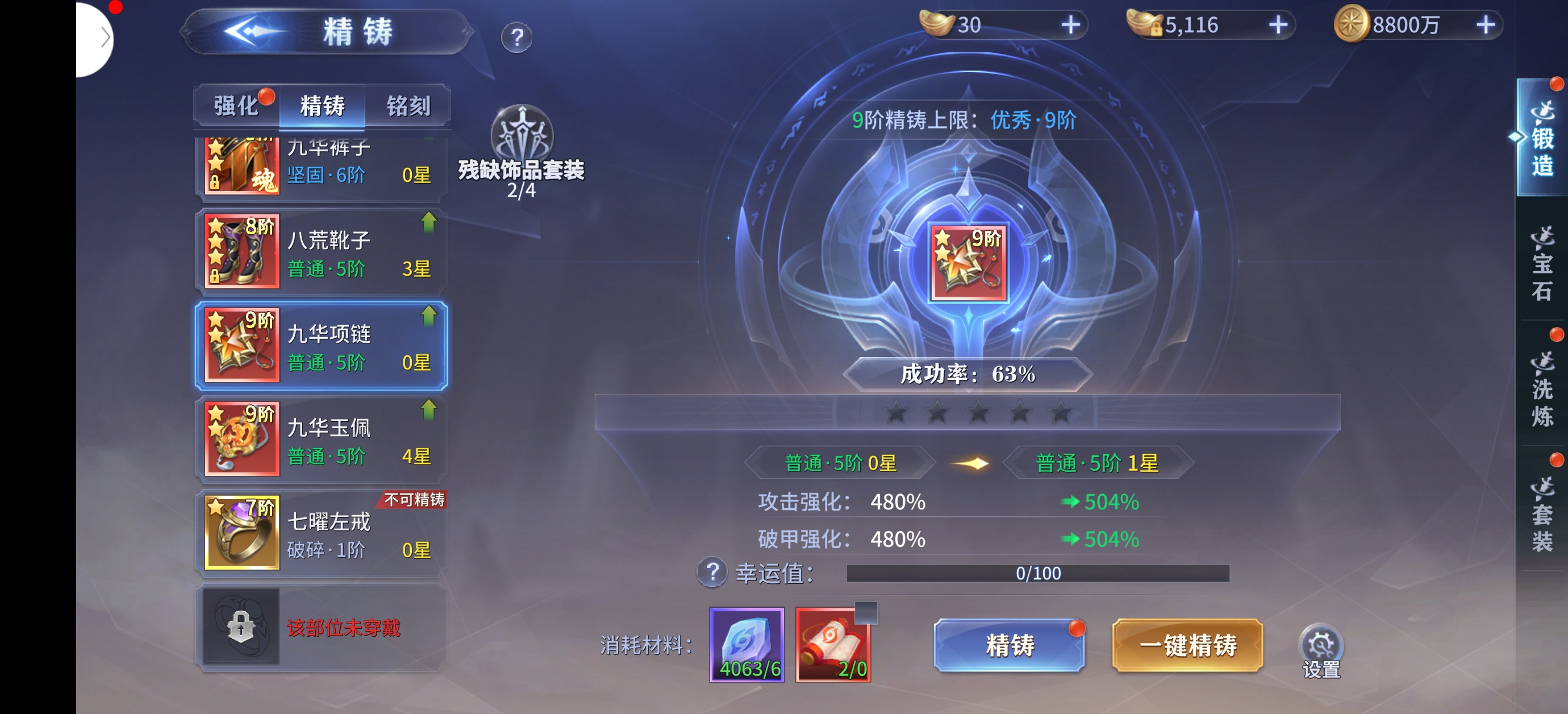Open the 洗炼 side tab
Screen dimensions: 1568x714
coord(1541,389)
